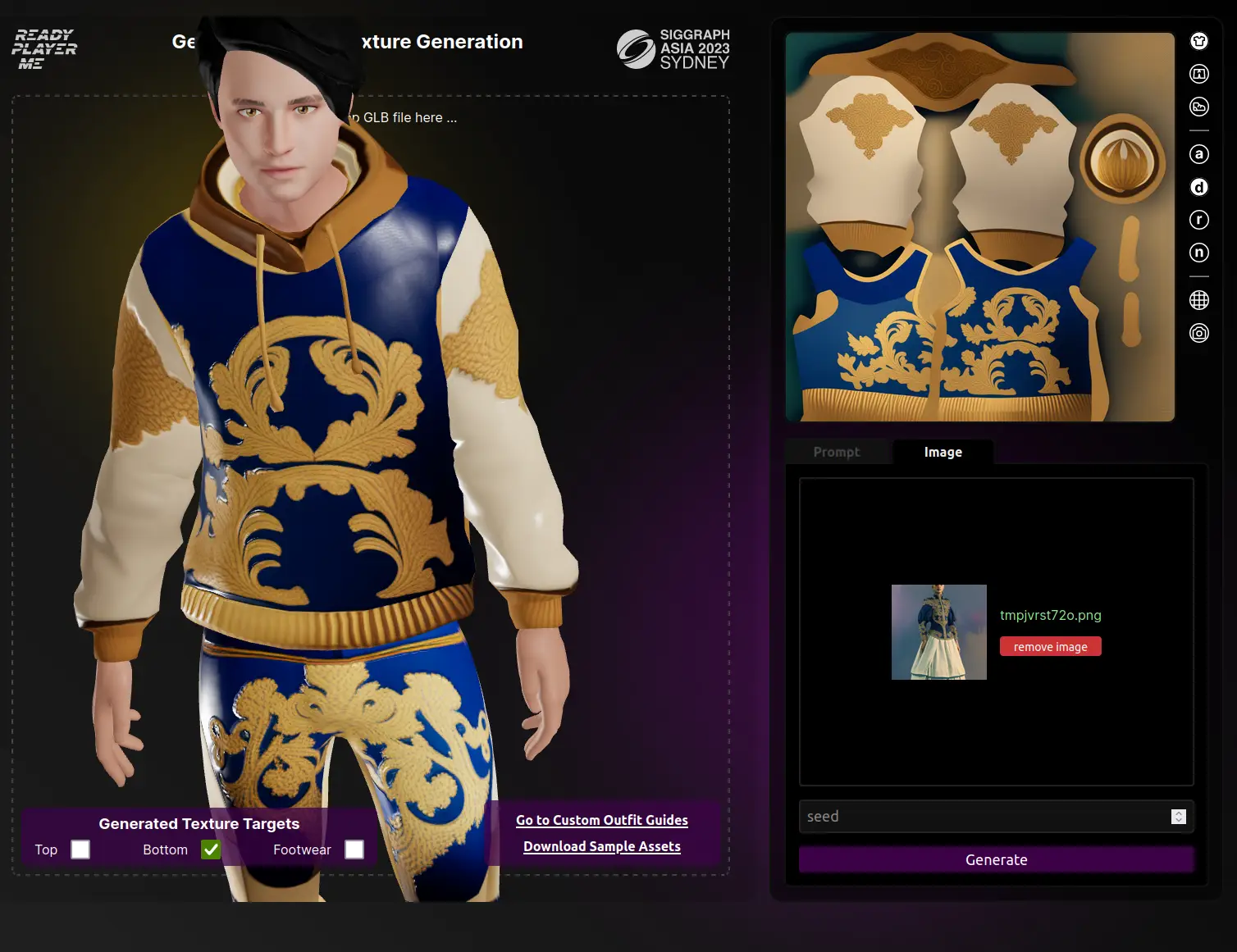Click the camera screenshot icon
Image resolution: width=1237 pixels, height=952 pixels.
click(x=1198, y=333)
